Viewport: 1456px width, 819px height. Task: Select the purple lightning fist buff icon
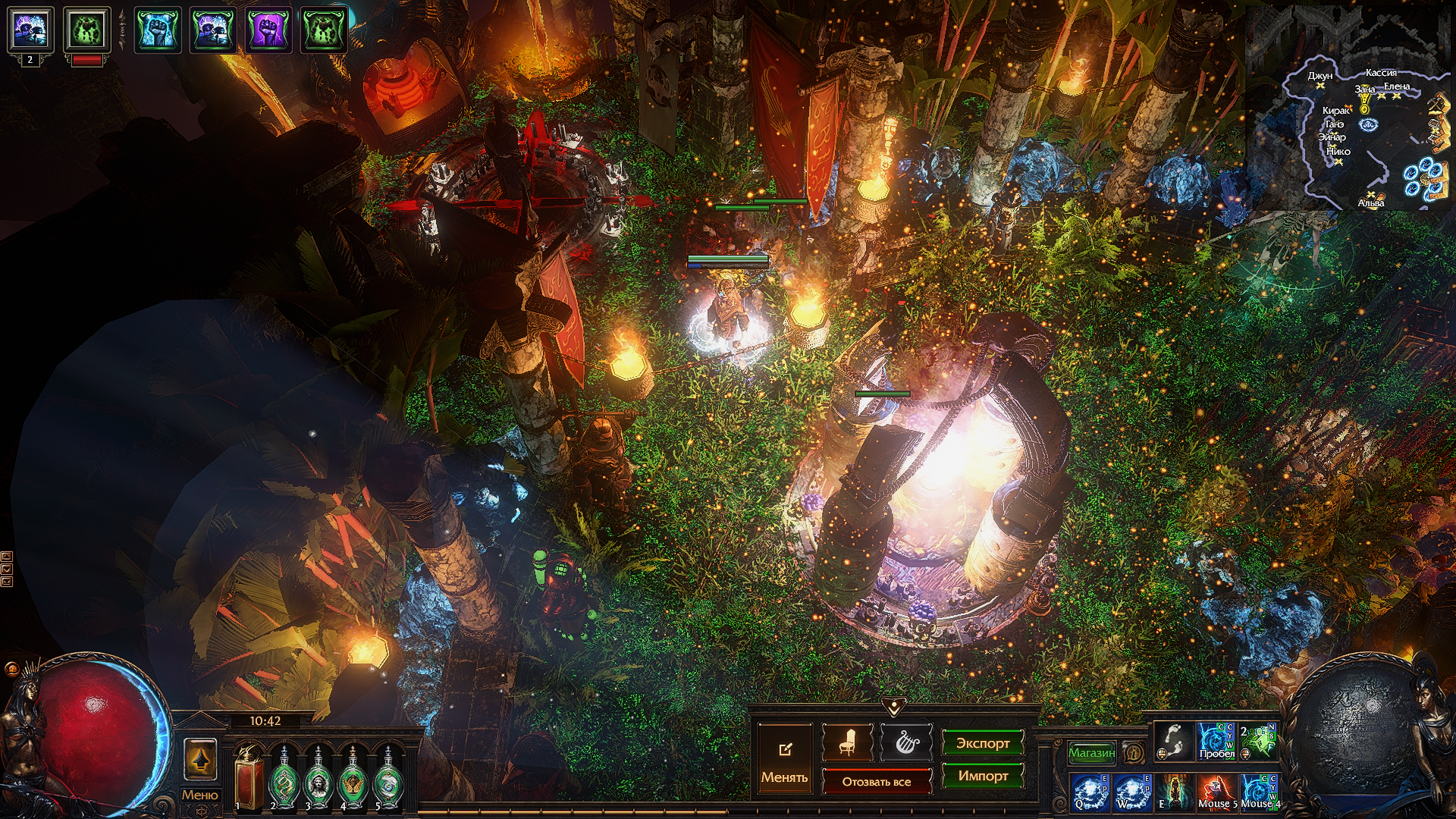click(268, 30)
